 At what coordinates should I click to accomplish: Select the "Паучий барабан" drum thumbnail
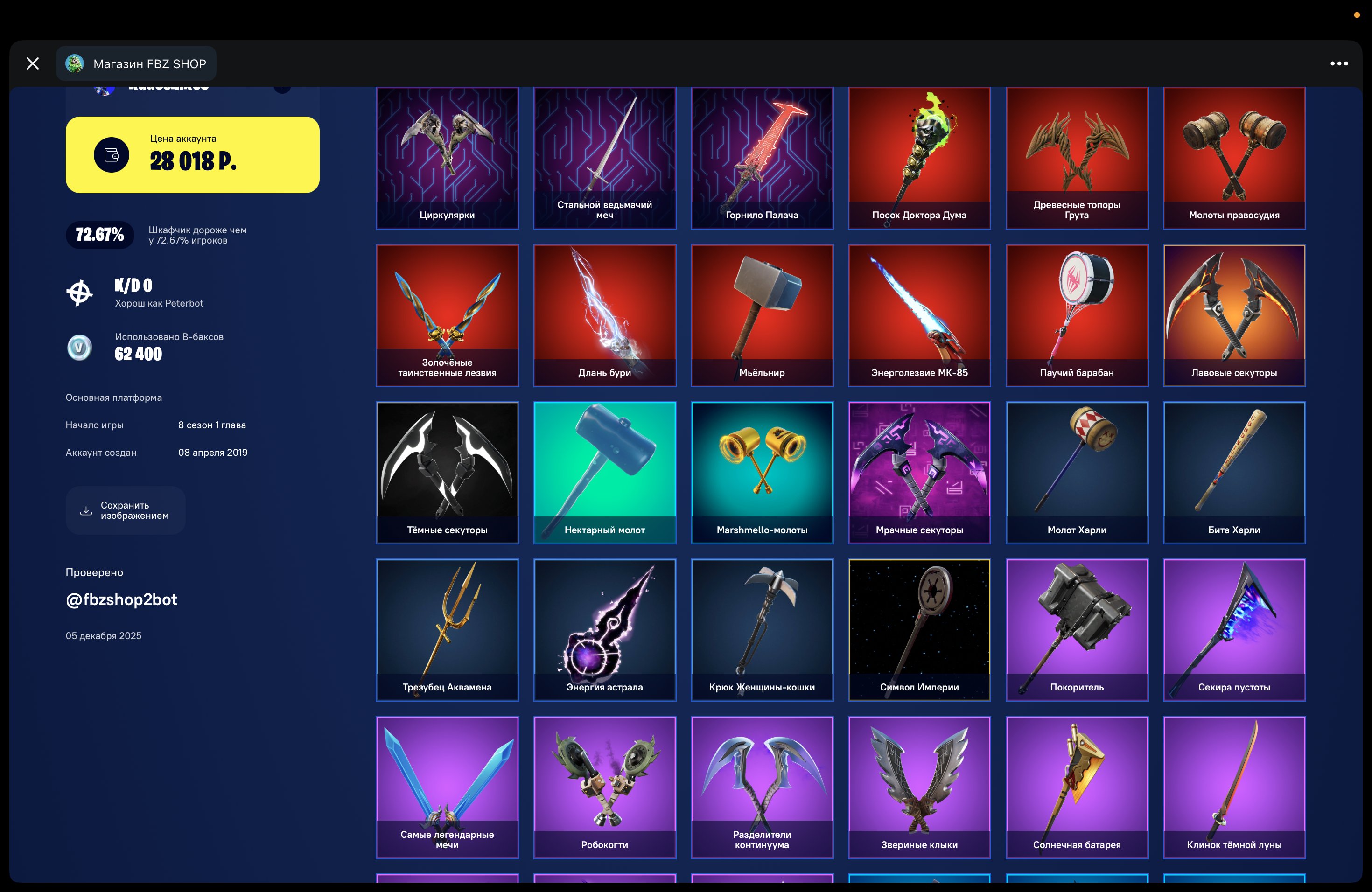1076,315
